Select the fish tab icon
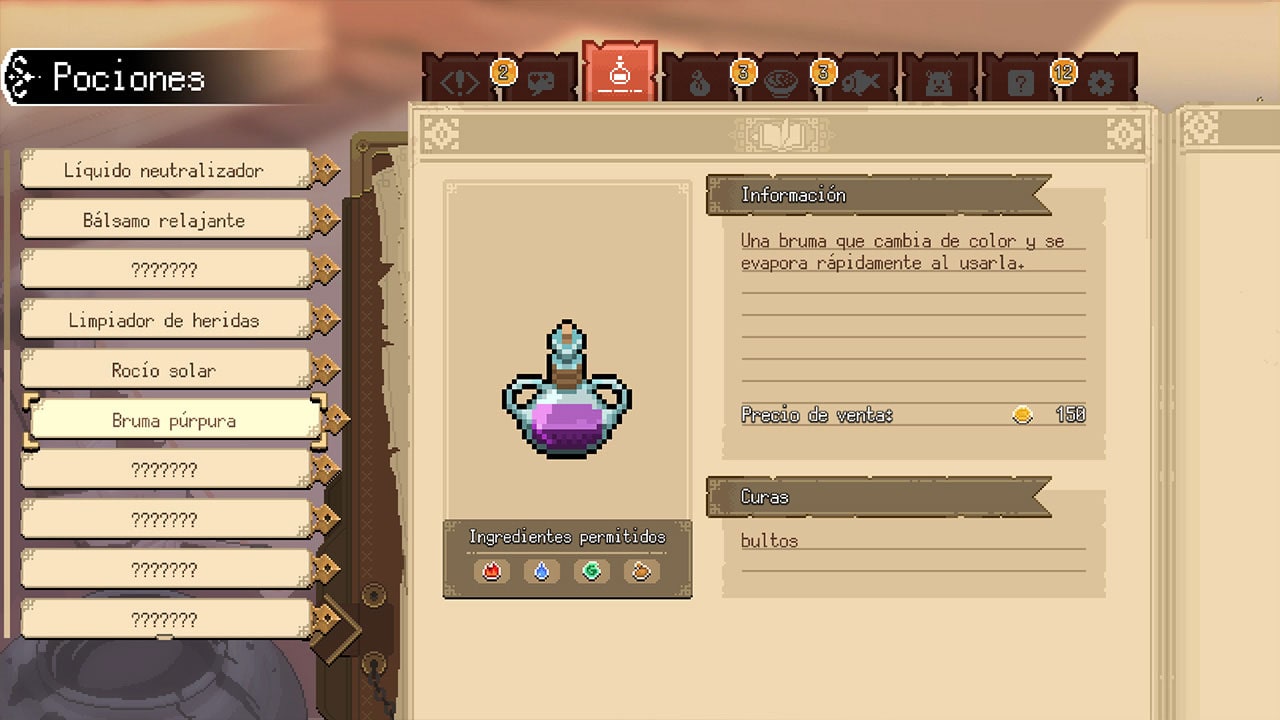This screenshot has height=720, width=1280. (862, 80)
